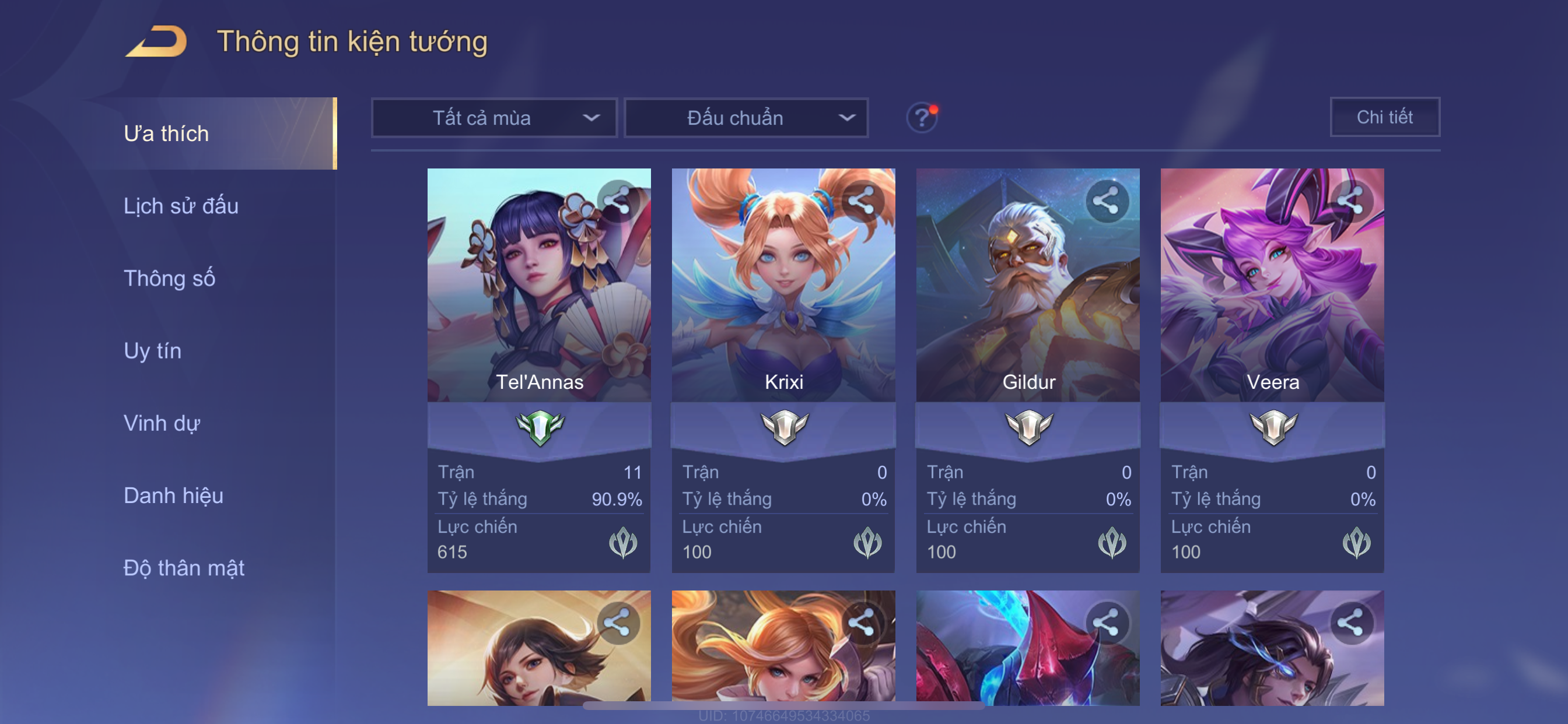
Task: Tap the share icon on Veera
Action: pyautogui.click(x=1350, y=200)
